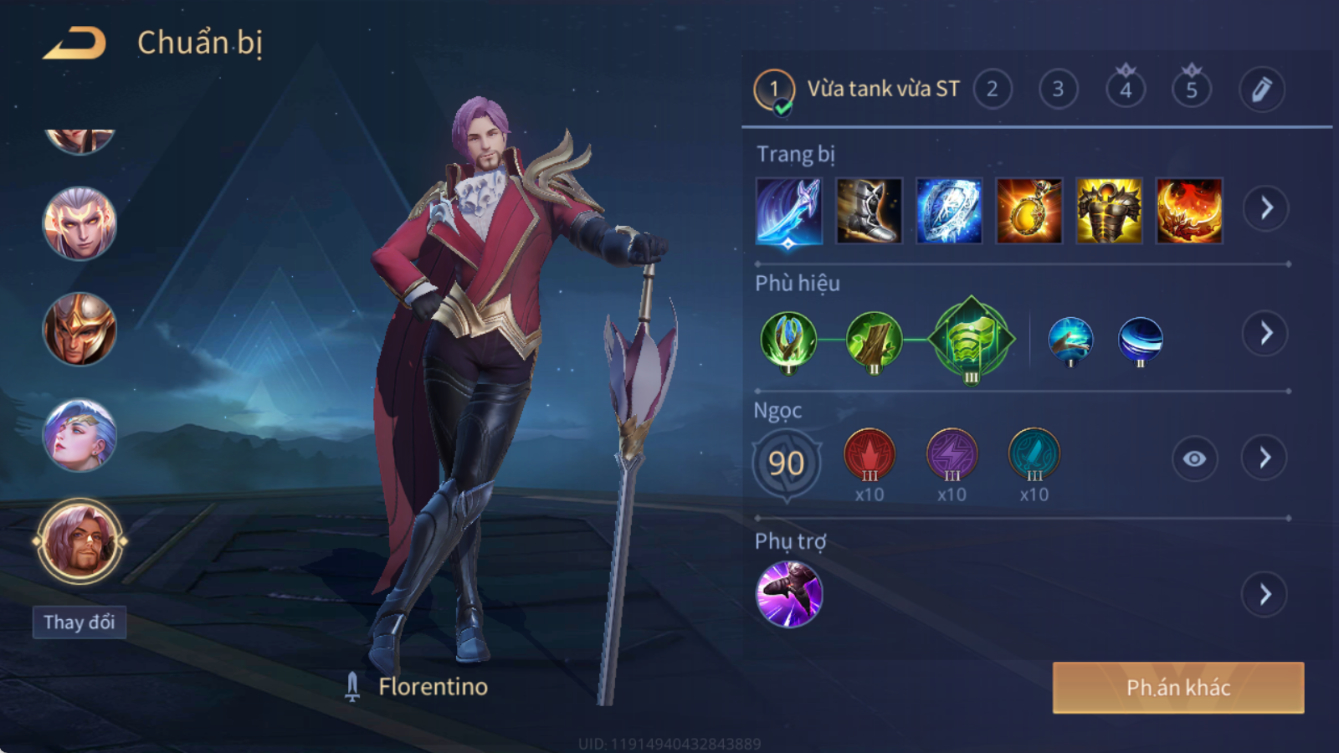Viewport: 1339px width, 753px height.
Task: Click the "Thay đổi" change hero button
Action: (x=79, y=622)
